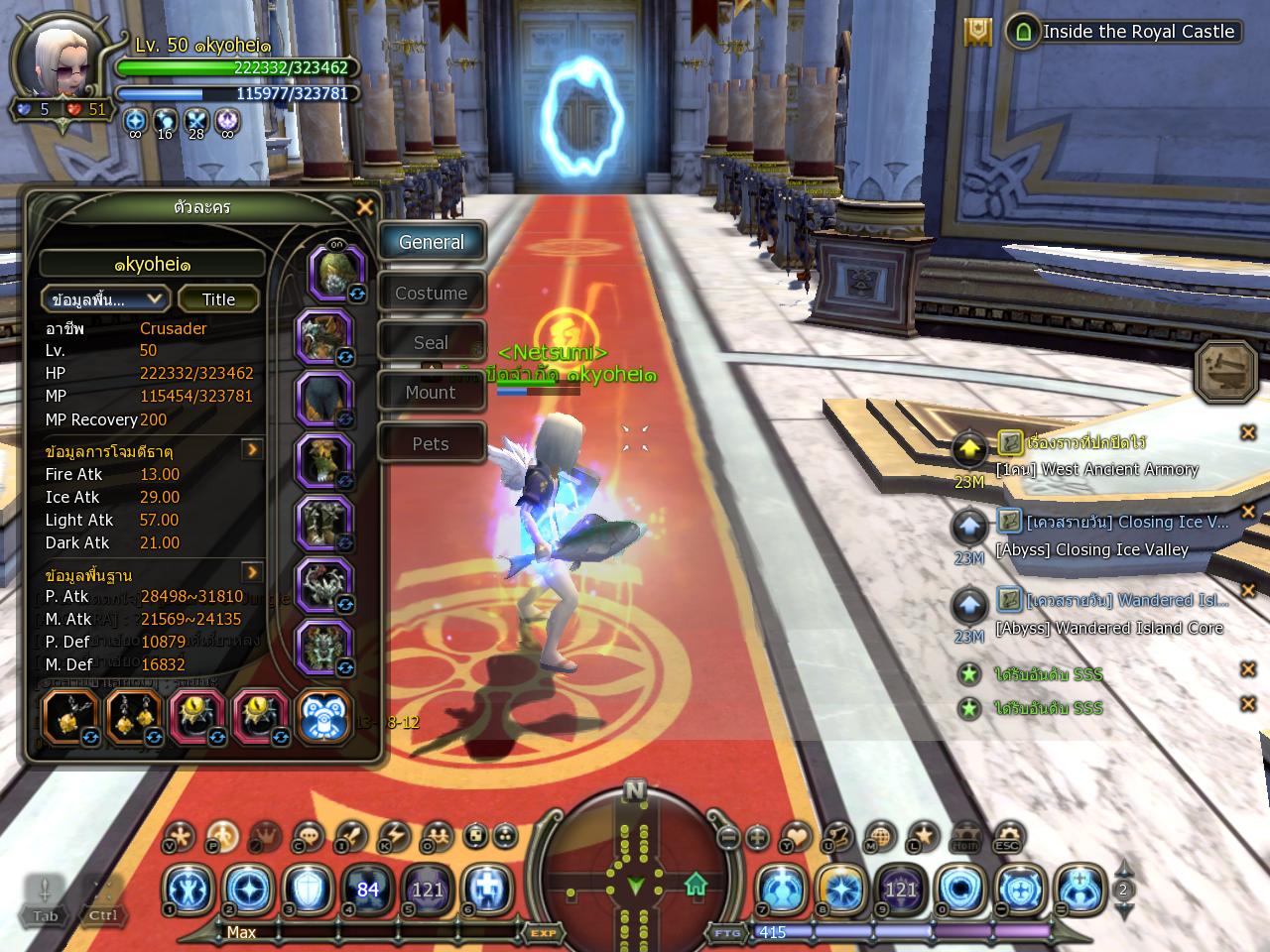This screenshot has width=1270, height=952.
Task: Click the Inside the Royal Castle location label
Action: (x=1138, y=32)
